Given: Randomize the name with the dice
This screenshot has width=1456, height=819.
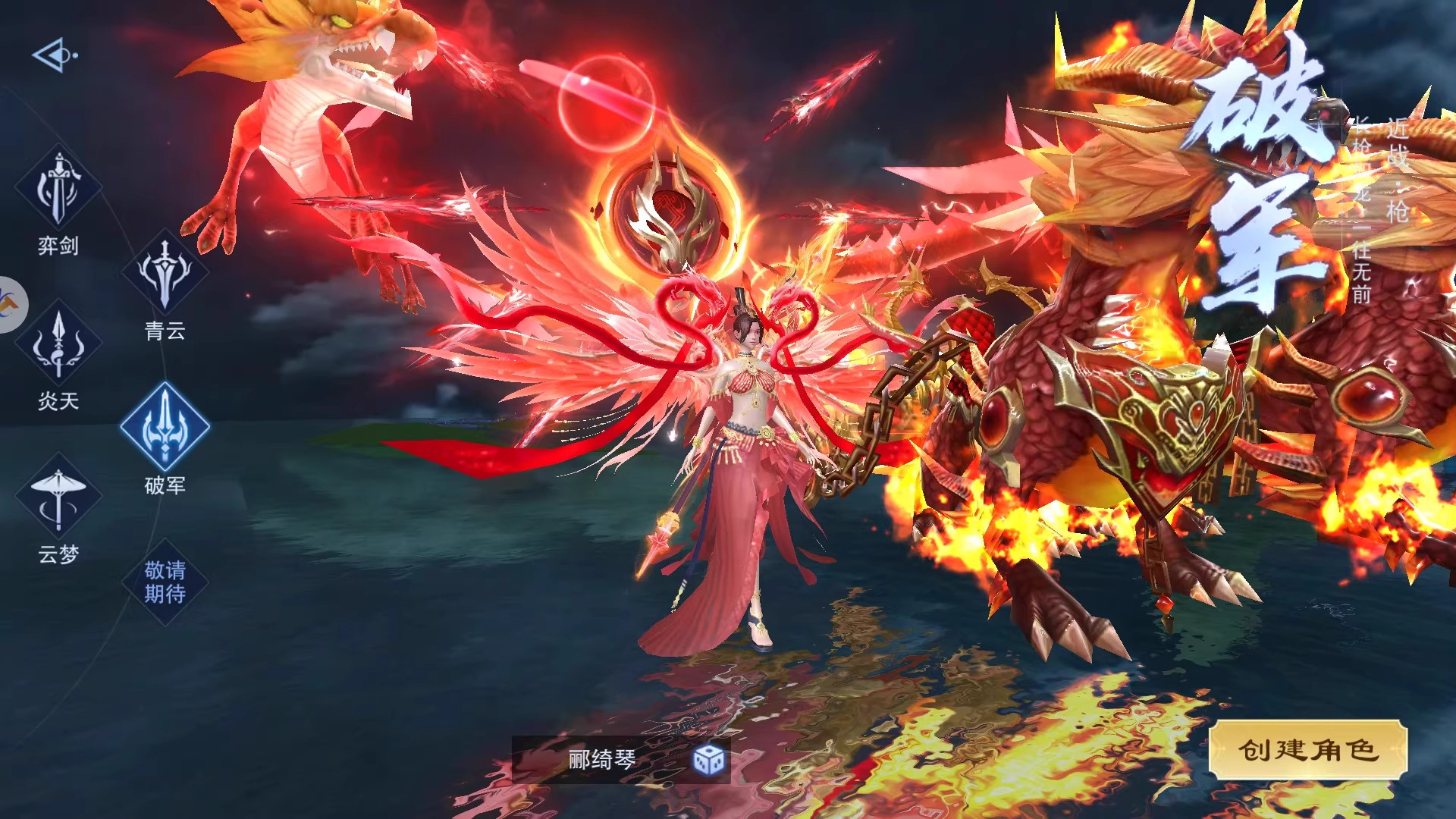Looking at the screenshot, I should point(709,759).
